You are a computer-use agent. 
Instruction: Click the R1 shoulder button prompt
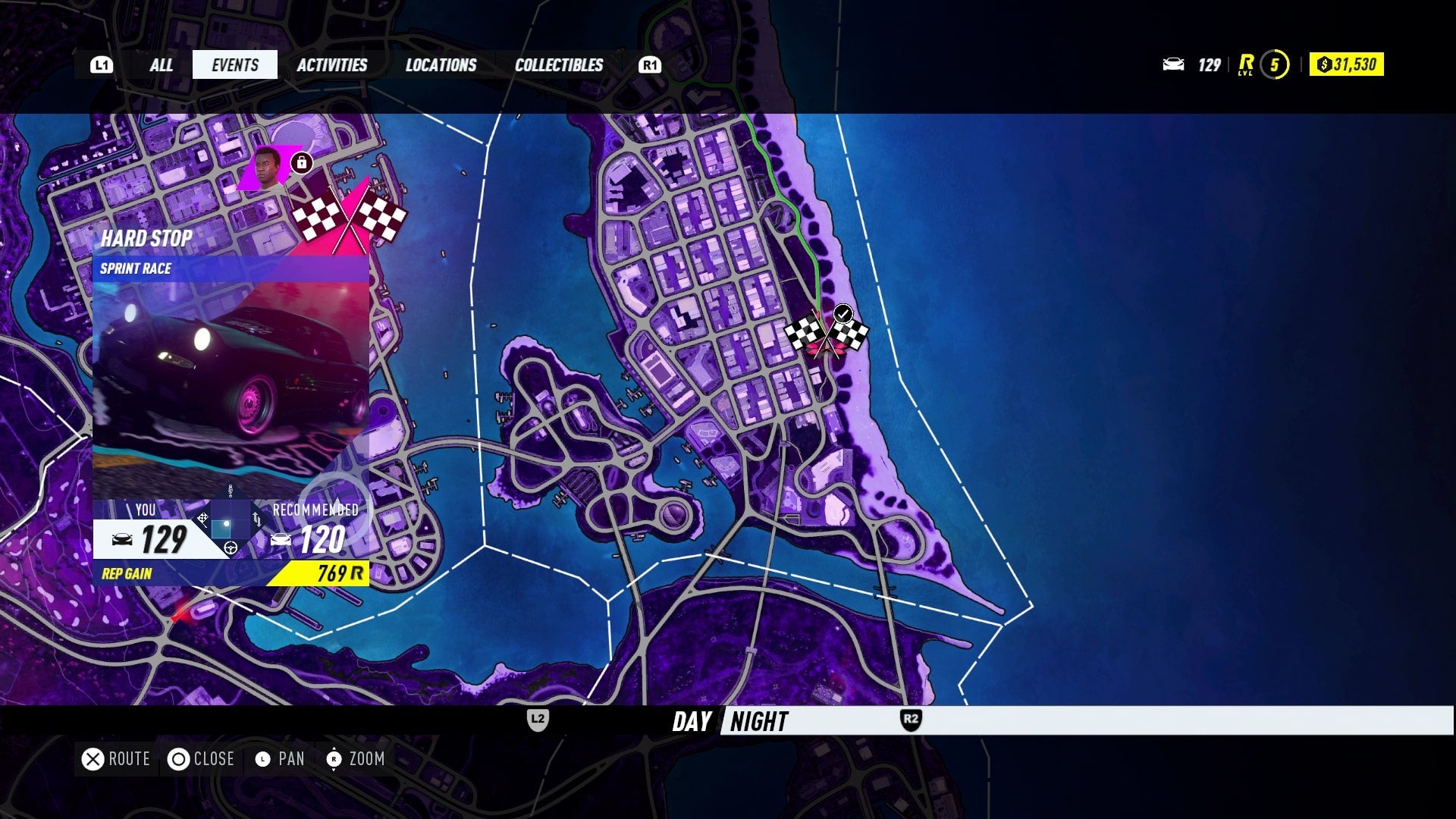click(649, 64)
